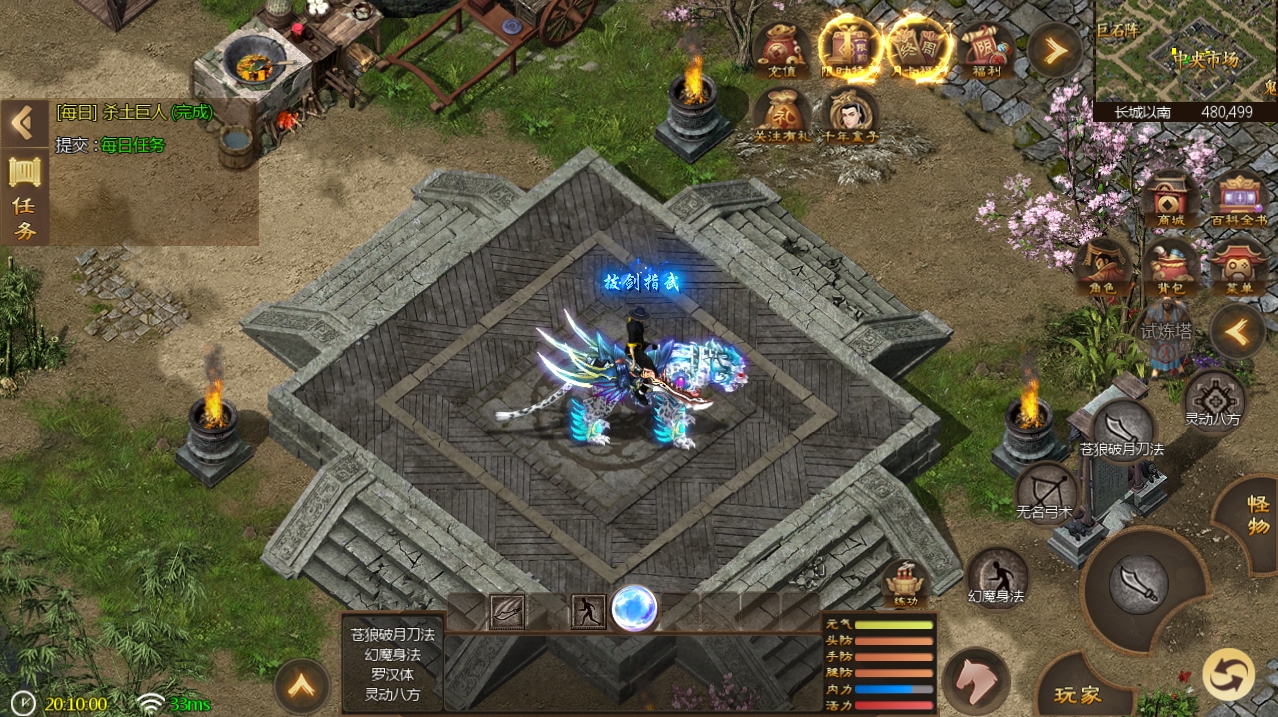This screenshot has height=717, width=1278.
Task: Activate the 无名弓术 bow skill
Action: (x=1045, y=492)
